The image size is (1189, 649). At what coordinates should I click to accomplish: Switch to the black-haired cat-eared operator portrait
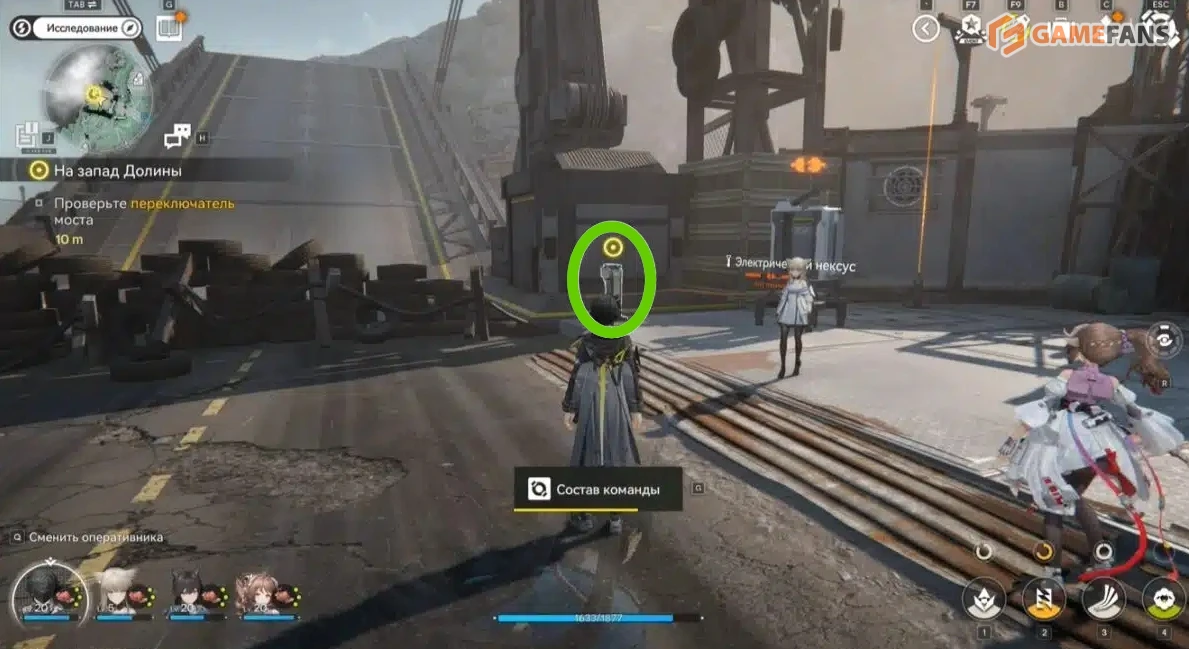click(190, 594)
